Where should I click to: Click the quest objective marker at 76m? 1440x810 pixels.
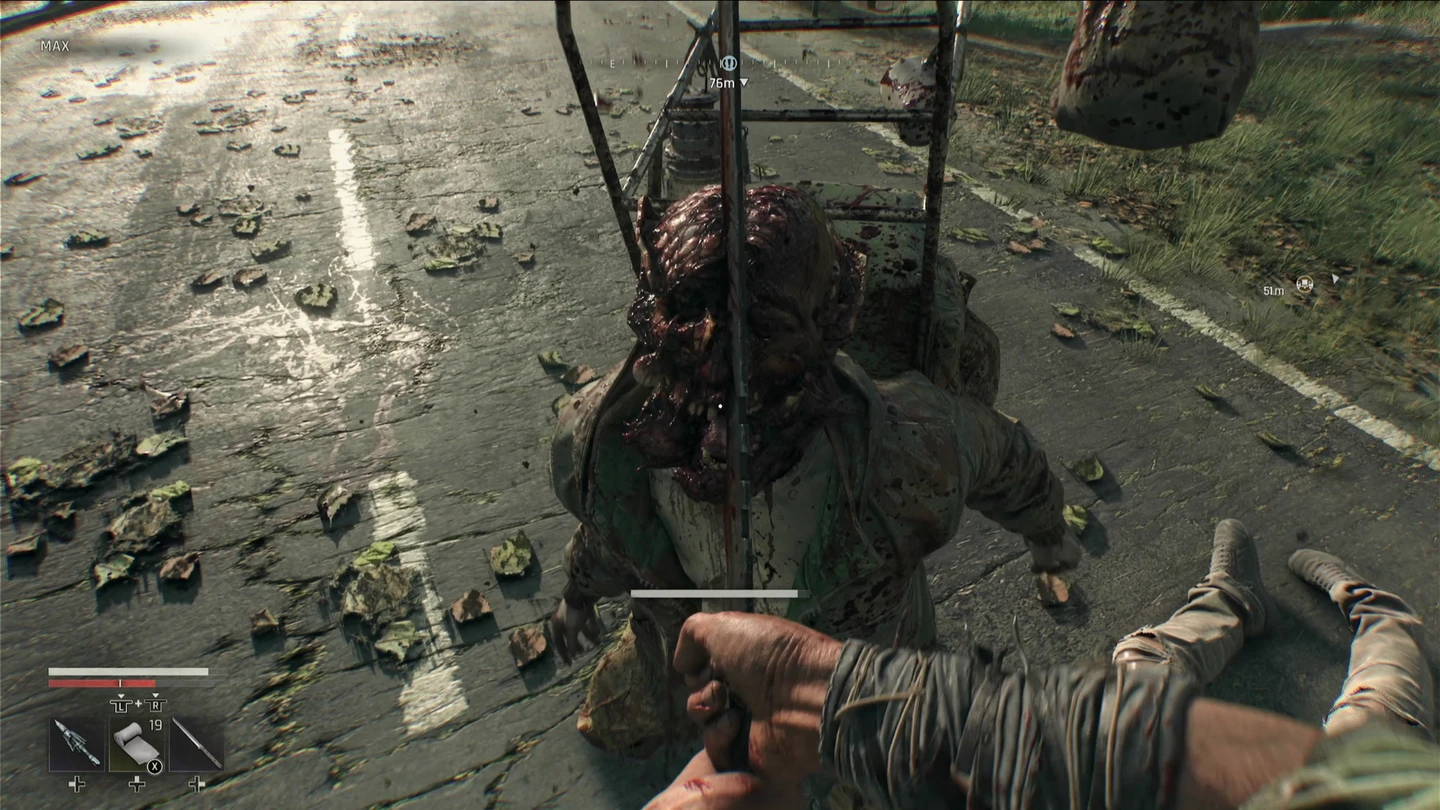point(729,62)
